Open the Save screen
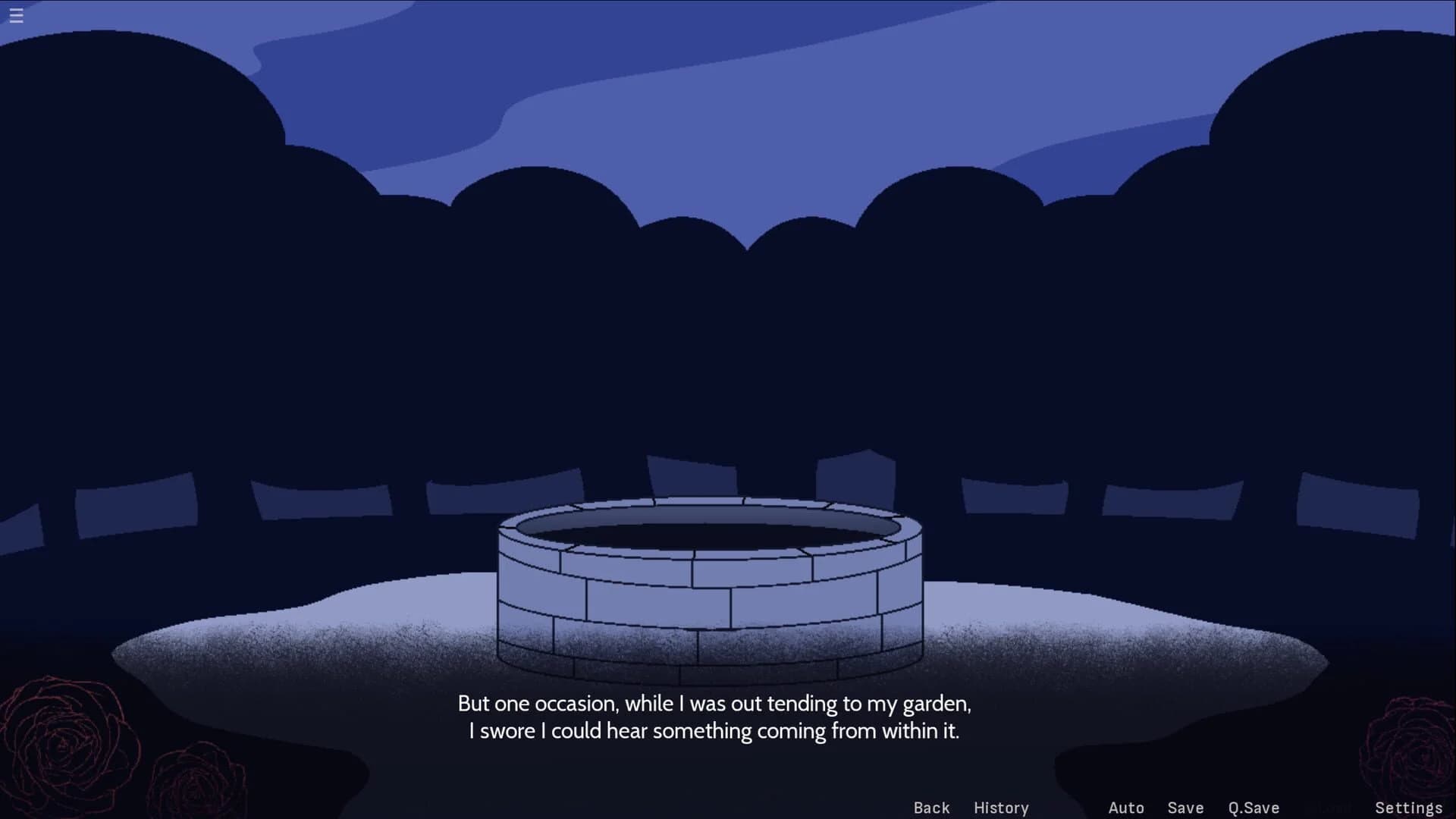This screenshot has width=1456, height=819. [x=1185, y=808]
